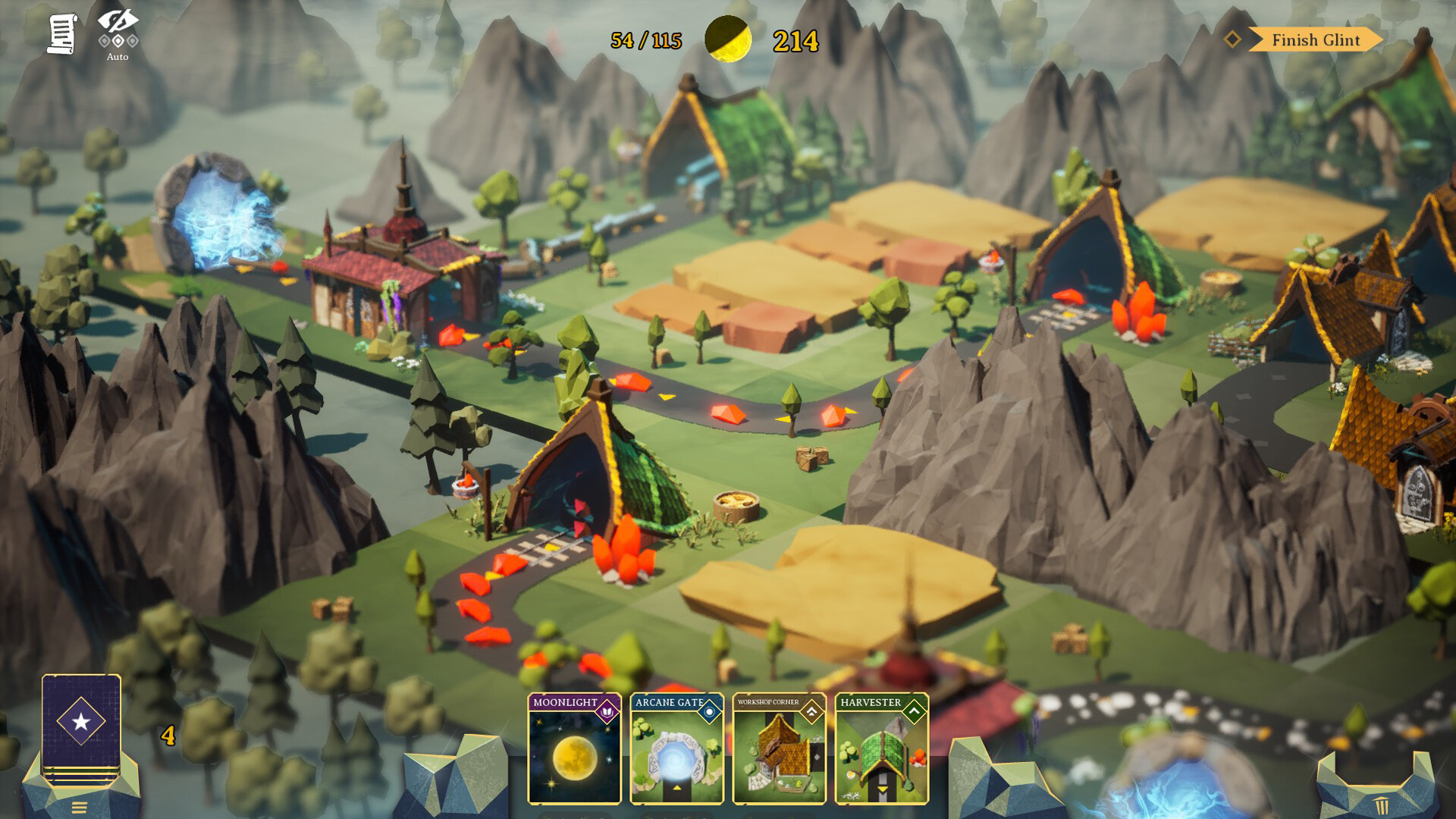Select the Moonlight card
Image resolution: width=1456 pixels, height=819 pixels.
(x=574, y=748)
